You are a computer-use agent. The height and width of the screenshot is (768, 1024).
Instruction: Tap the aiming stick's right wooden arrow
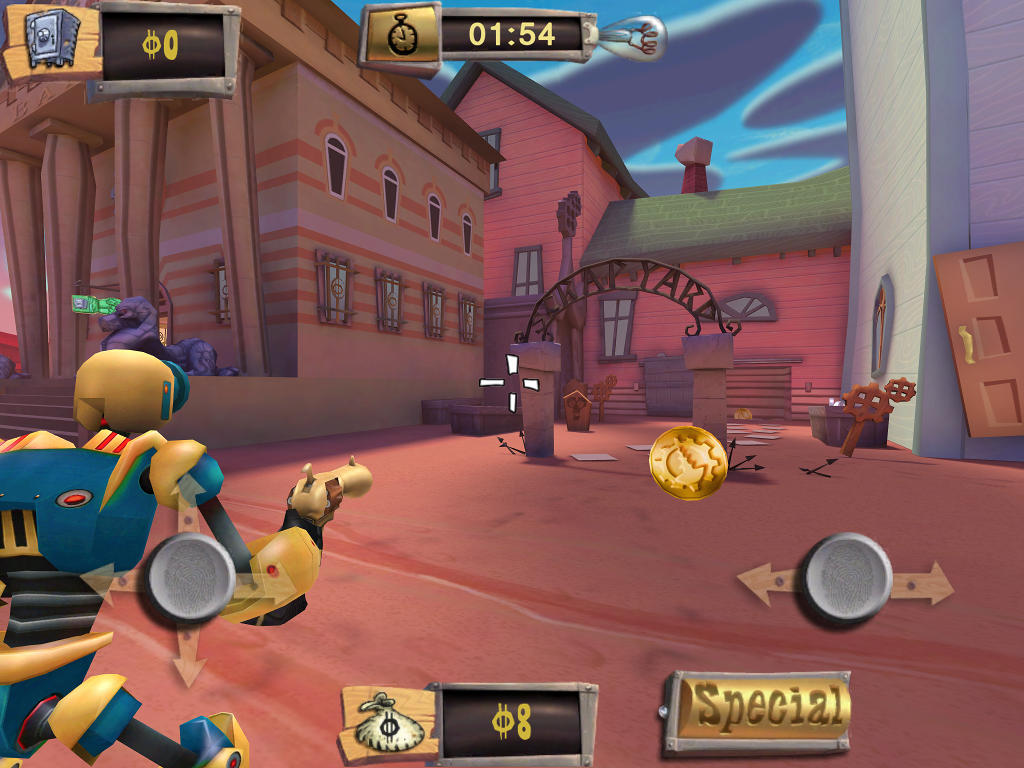[927, 584]
